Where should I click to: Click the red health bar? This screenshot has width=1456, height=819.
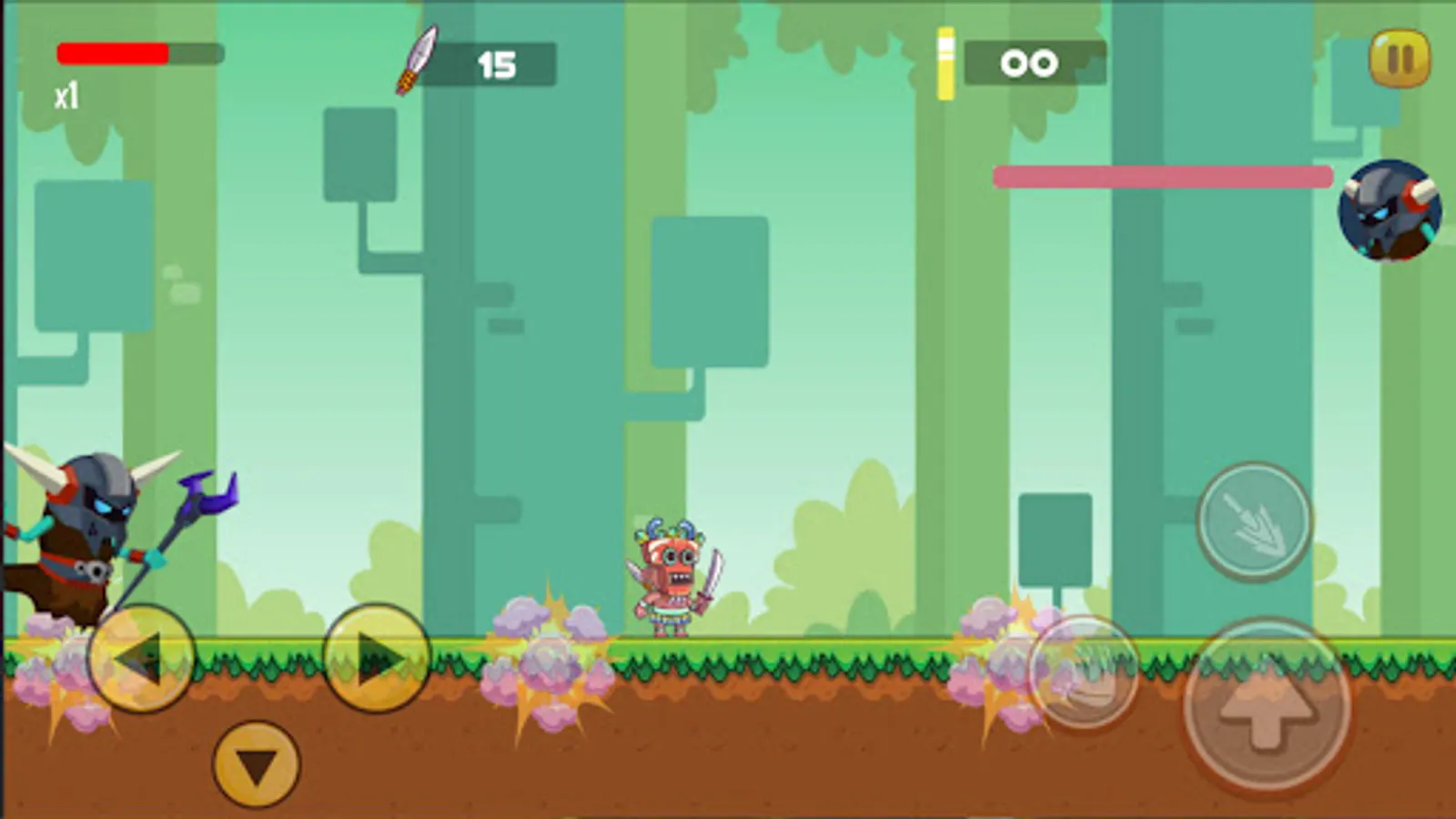(114, 53)
